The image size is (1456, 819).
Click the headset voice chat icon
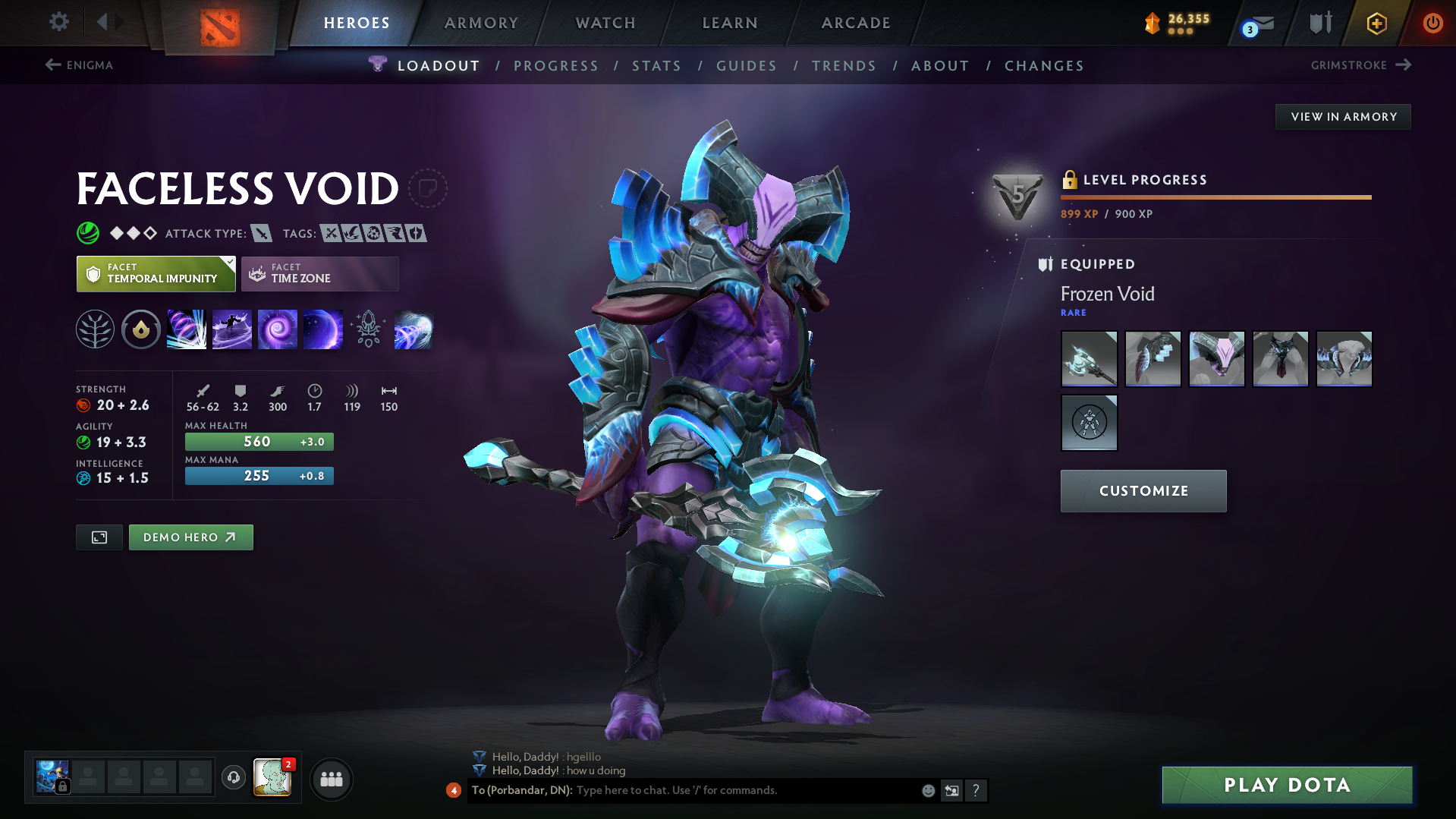[233, 778]
